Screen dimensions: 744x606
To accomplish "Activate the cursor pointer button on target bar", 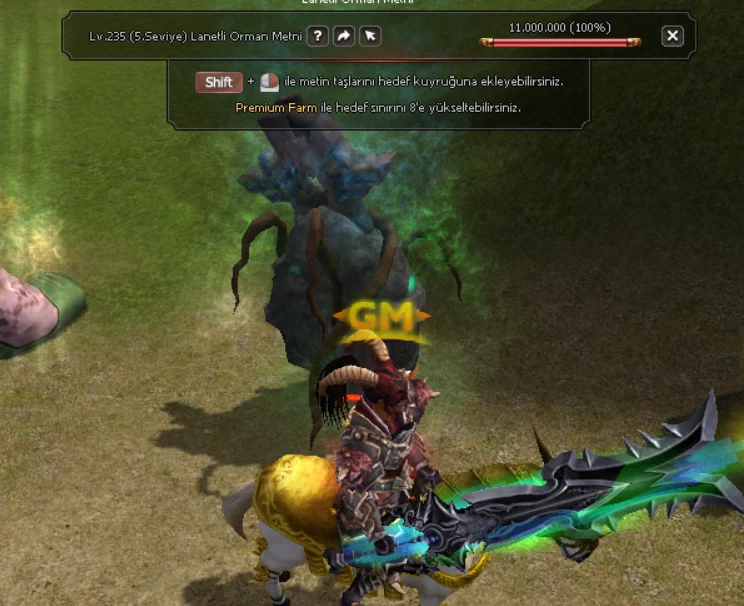I will 370,36.
